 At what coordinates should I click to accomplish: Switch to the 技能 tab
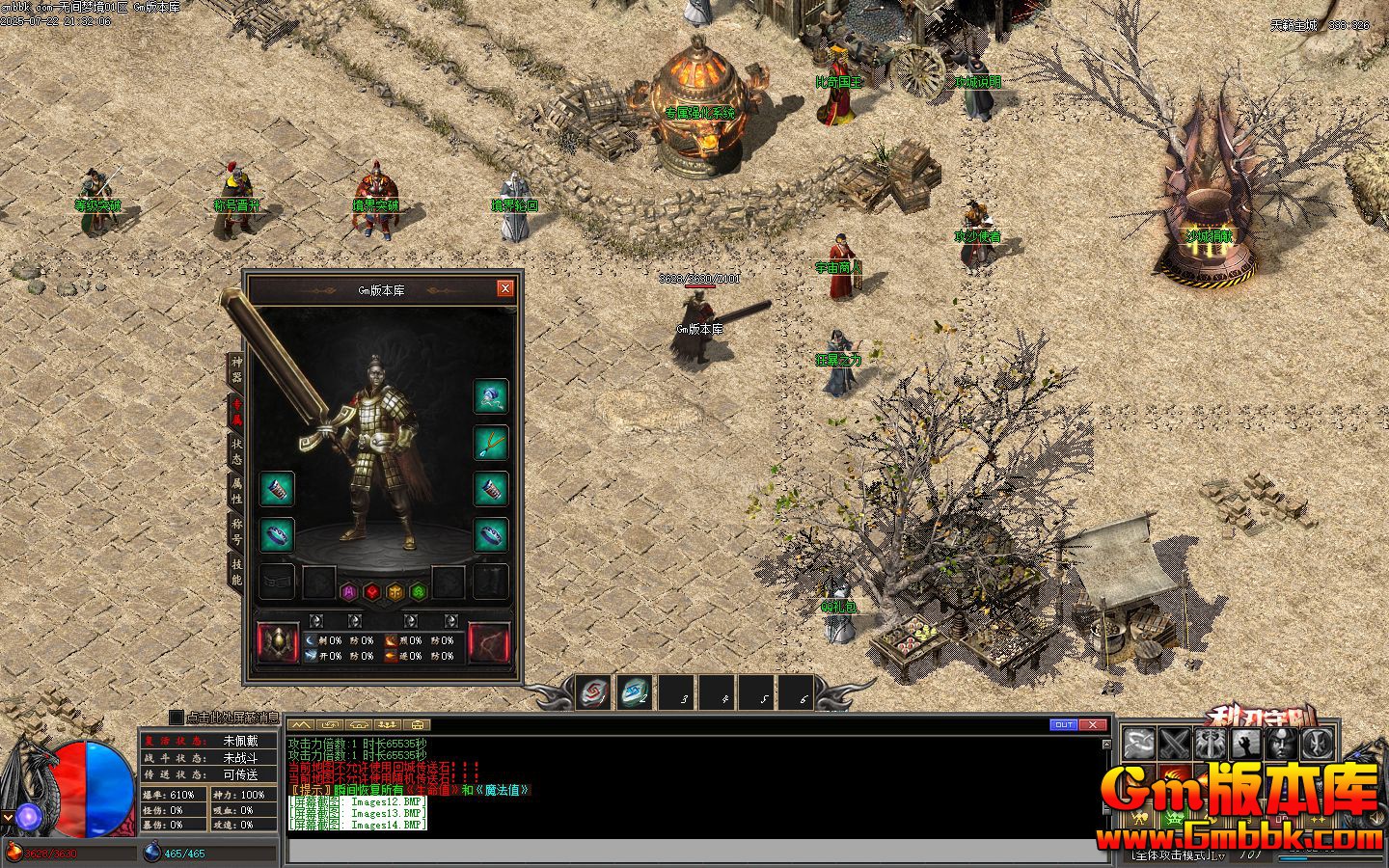point(236,572)
